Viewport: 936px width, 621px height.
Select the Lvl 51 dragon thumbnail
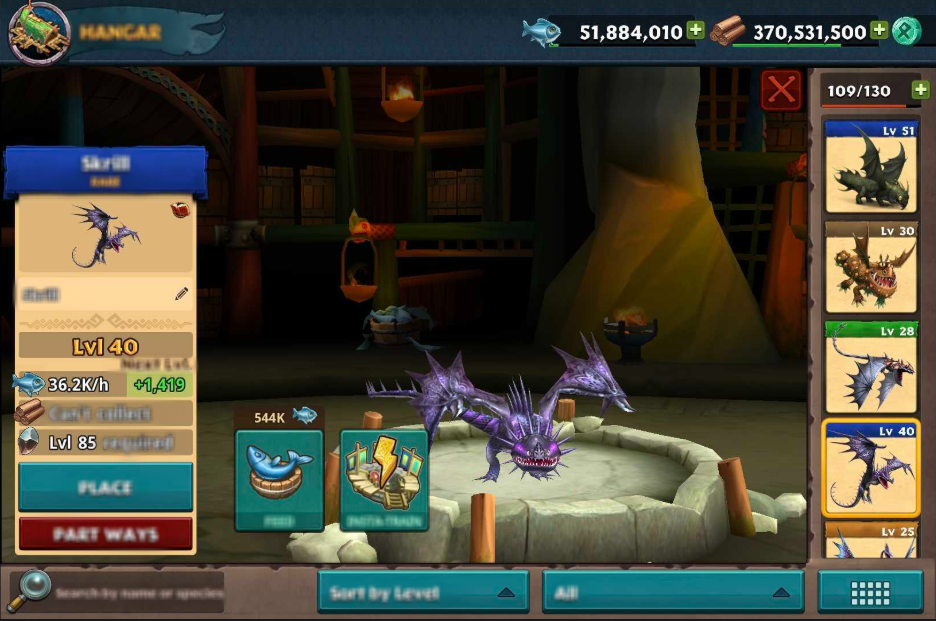[x=870, y=167]
